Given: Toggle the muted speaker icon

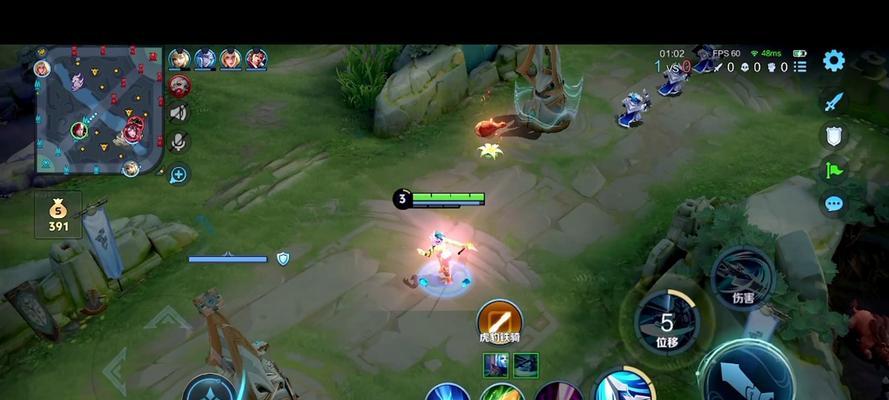Looking at the screenshot, I should [179, 113].
